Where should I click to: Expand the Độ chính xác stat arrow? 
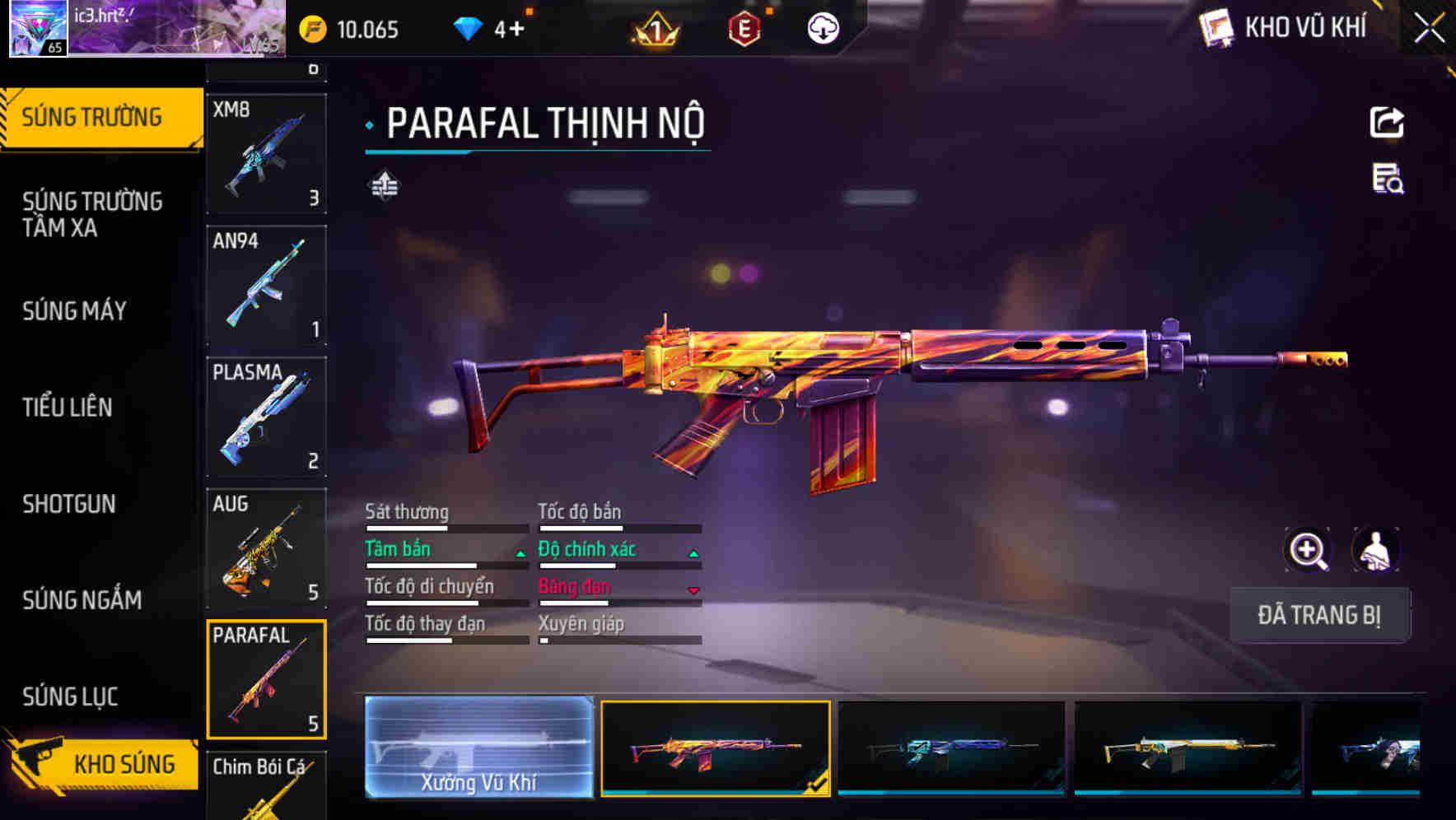(692, 552)
